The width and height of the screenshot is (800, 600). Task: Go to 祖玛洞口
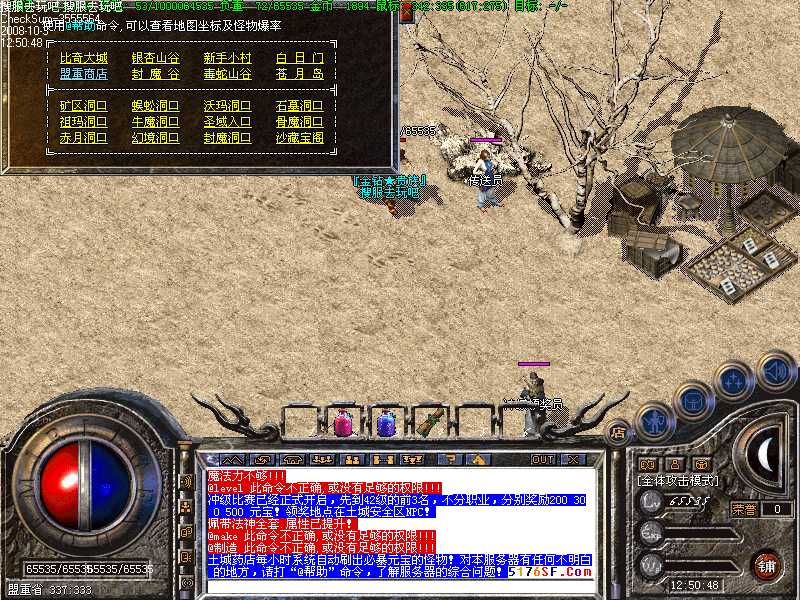[x=83, y=121]
